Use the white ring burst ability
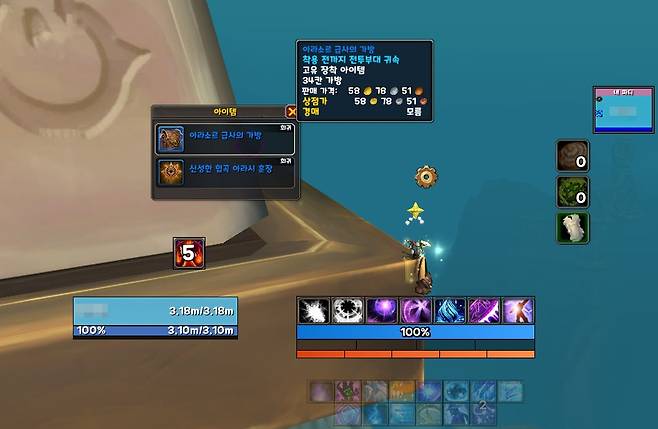This screenshot has height=429, width=658. point(347,310)
